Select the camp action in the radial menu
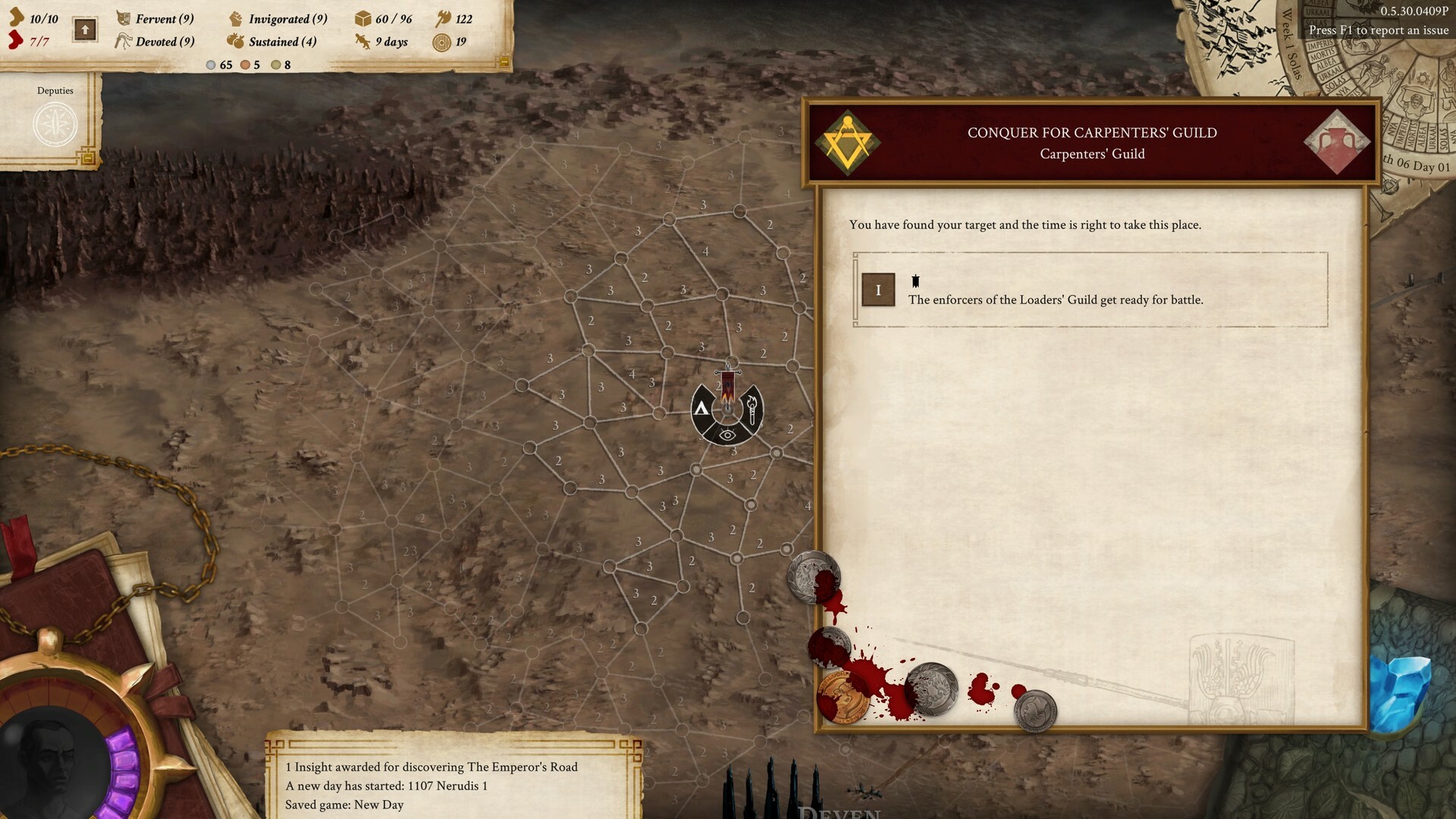The width and height of the screenshot is (1456, 819). pyautogui.click(x=701, y=408)
